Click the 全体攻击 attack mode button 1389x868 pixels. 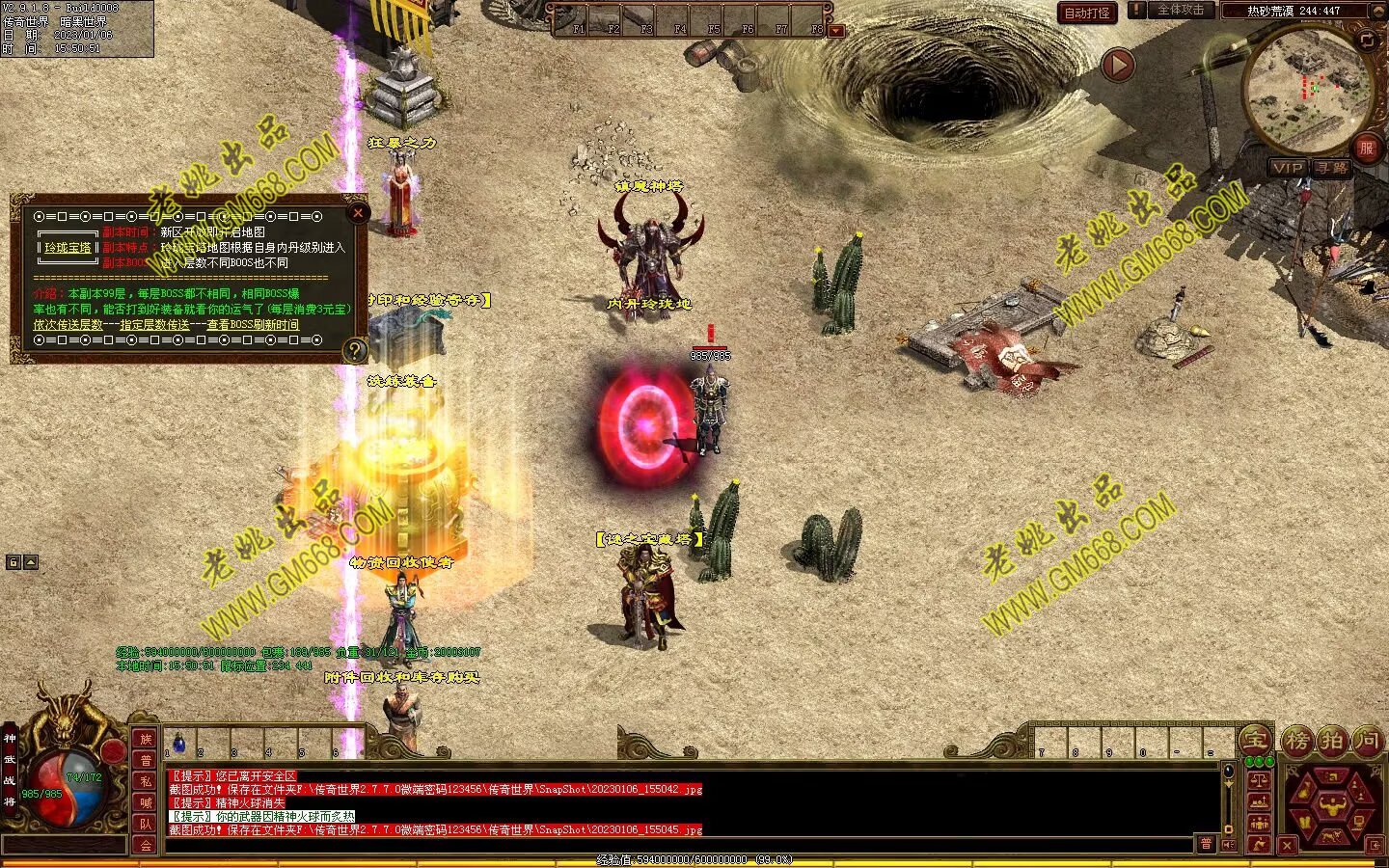coord(1180,10)
